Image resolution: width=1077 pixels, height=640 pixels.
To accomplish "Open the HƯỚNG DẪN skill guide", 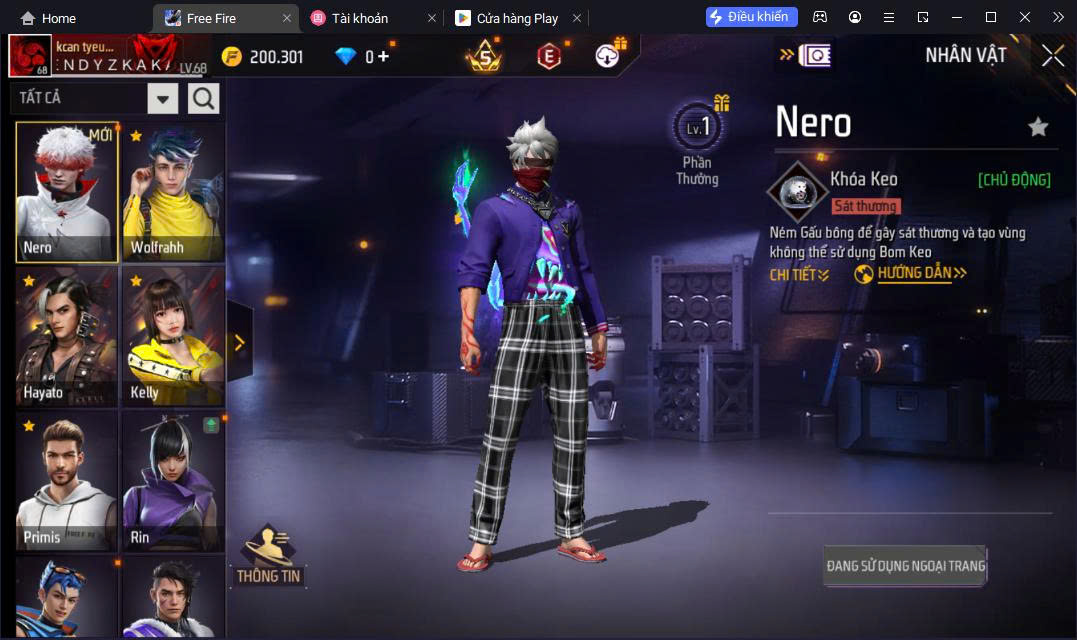I will coord(912,273).
